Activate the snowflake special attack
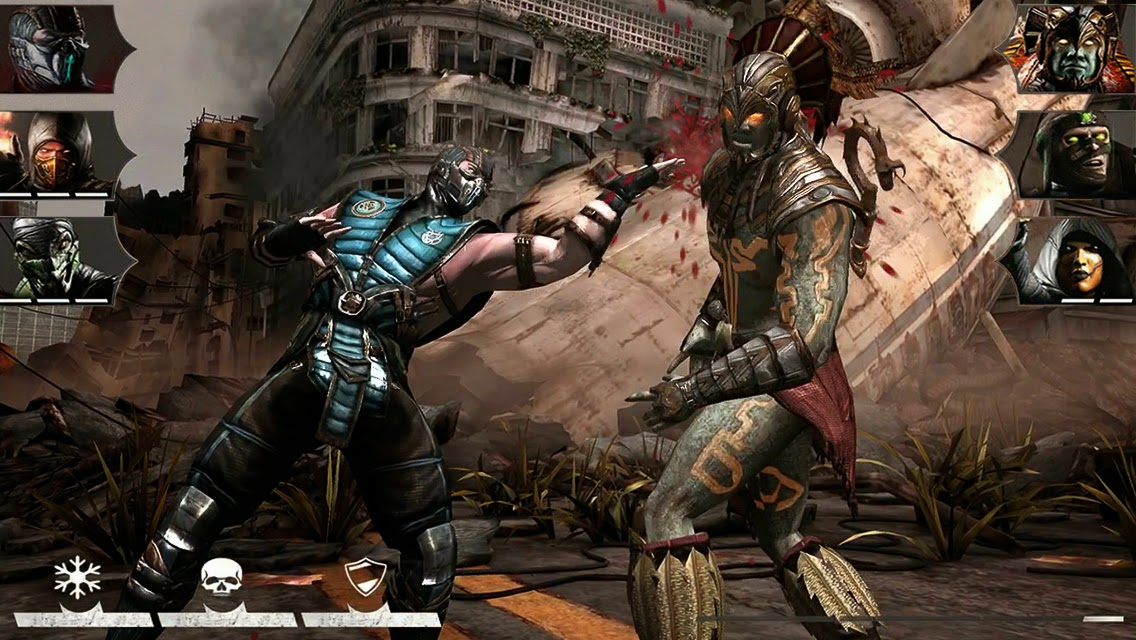This screenshot has height=640, width=1136. (x=78, y=579)
